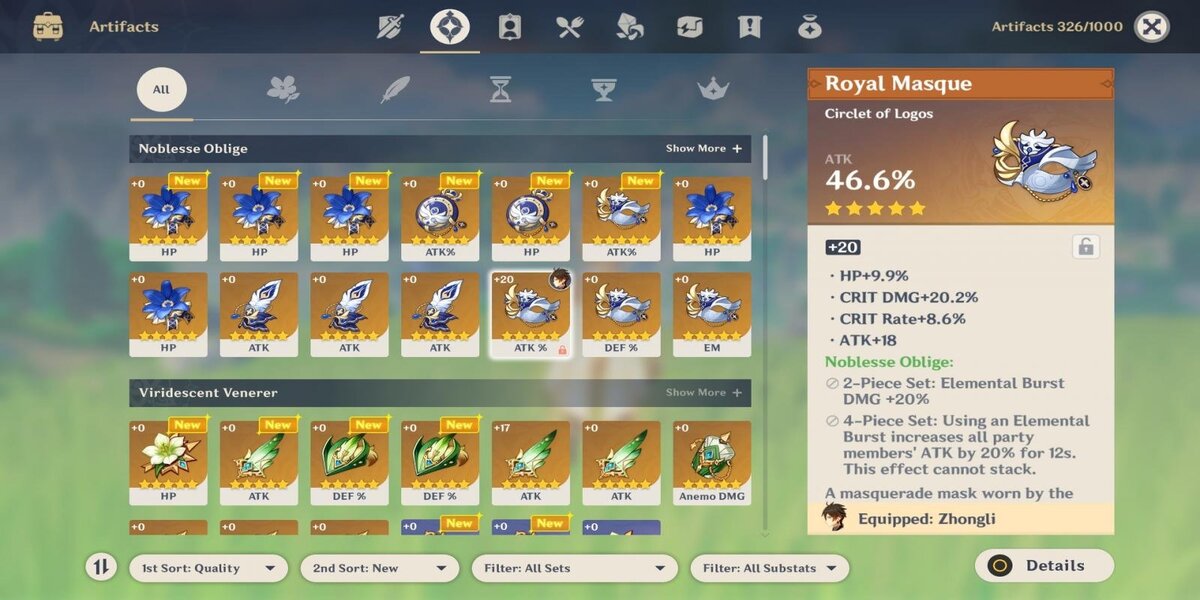Image resolution: width=1200 pixels, height=600 pixels.
Task: Filter artifacts by circlet crown slot
Action: click(x=712, y=90)
